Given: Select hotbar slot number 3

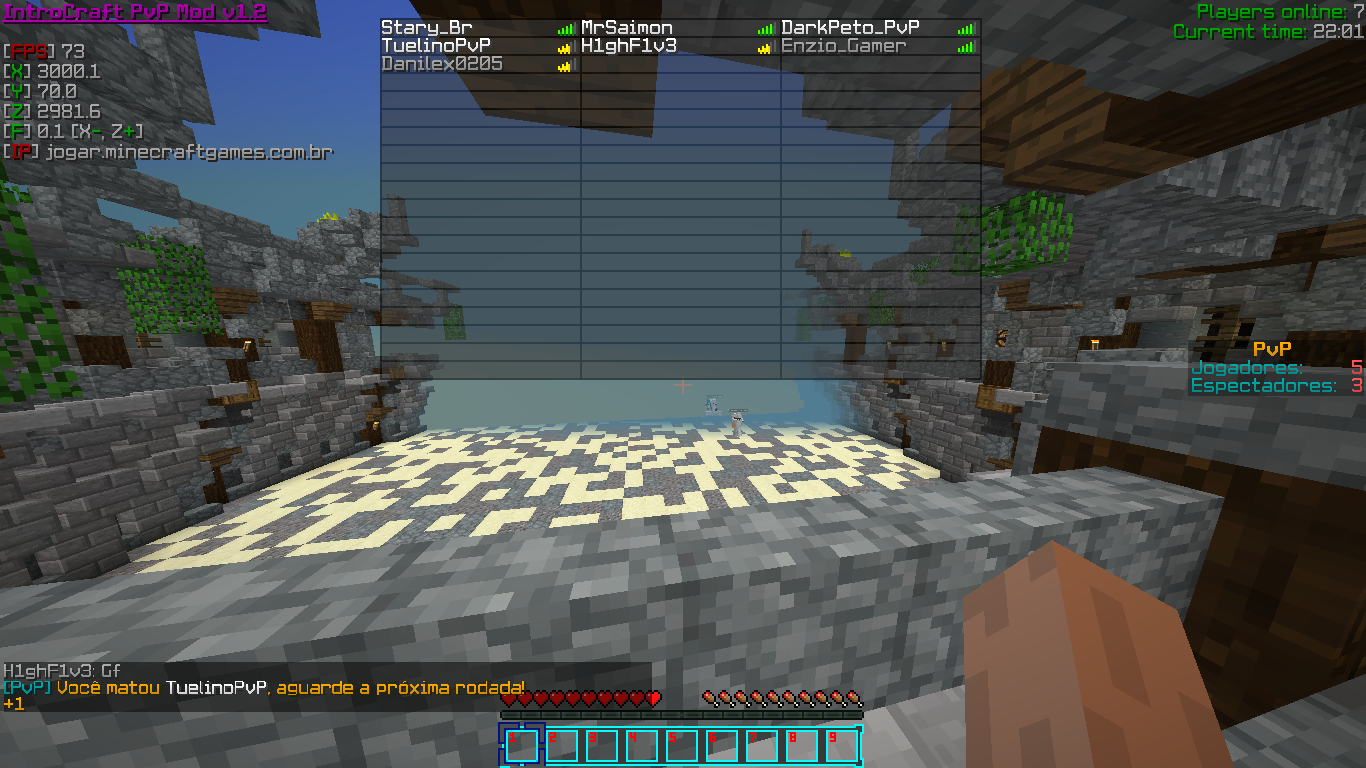Looking at the screenshot, I should coord(602,745).
